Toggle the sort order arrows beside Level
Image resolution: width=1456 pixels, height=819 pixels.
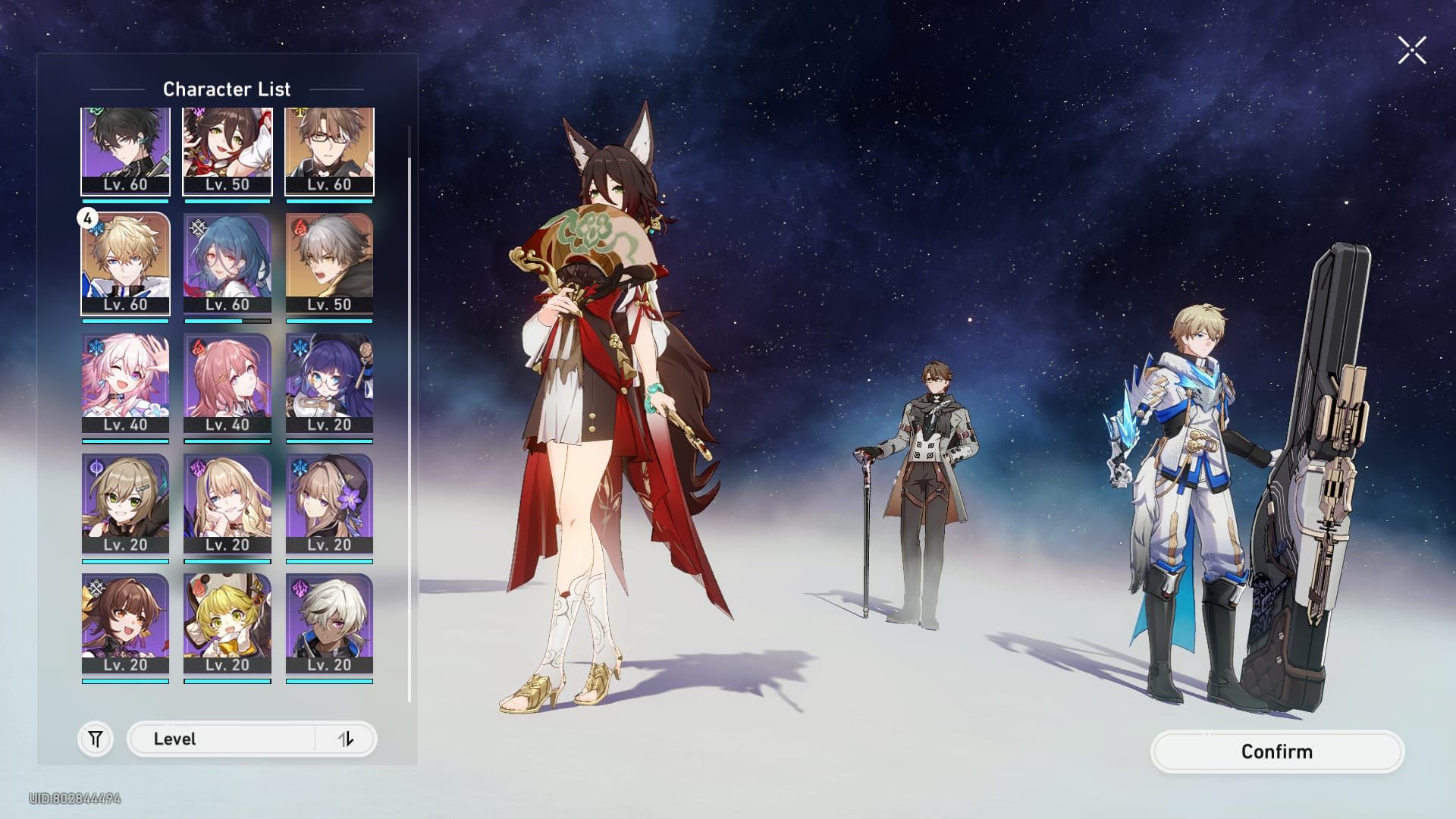347,737
